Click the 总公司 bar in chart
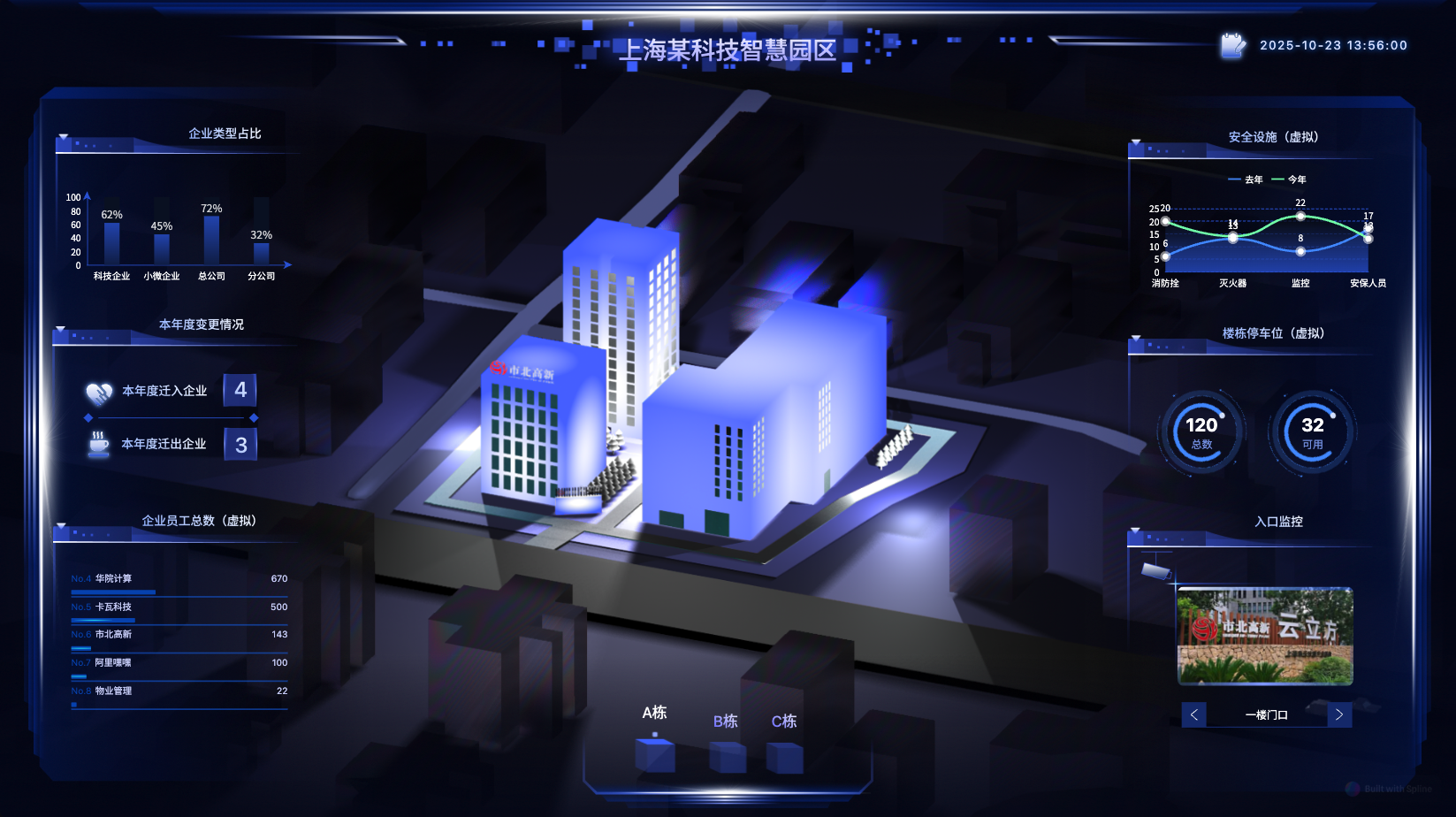 pyautogui.click(x=211, y=240)
